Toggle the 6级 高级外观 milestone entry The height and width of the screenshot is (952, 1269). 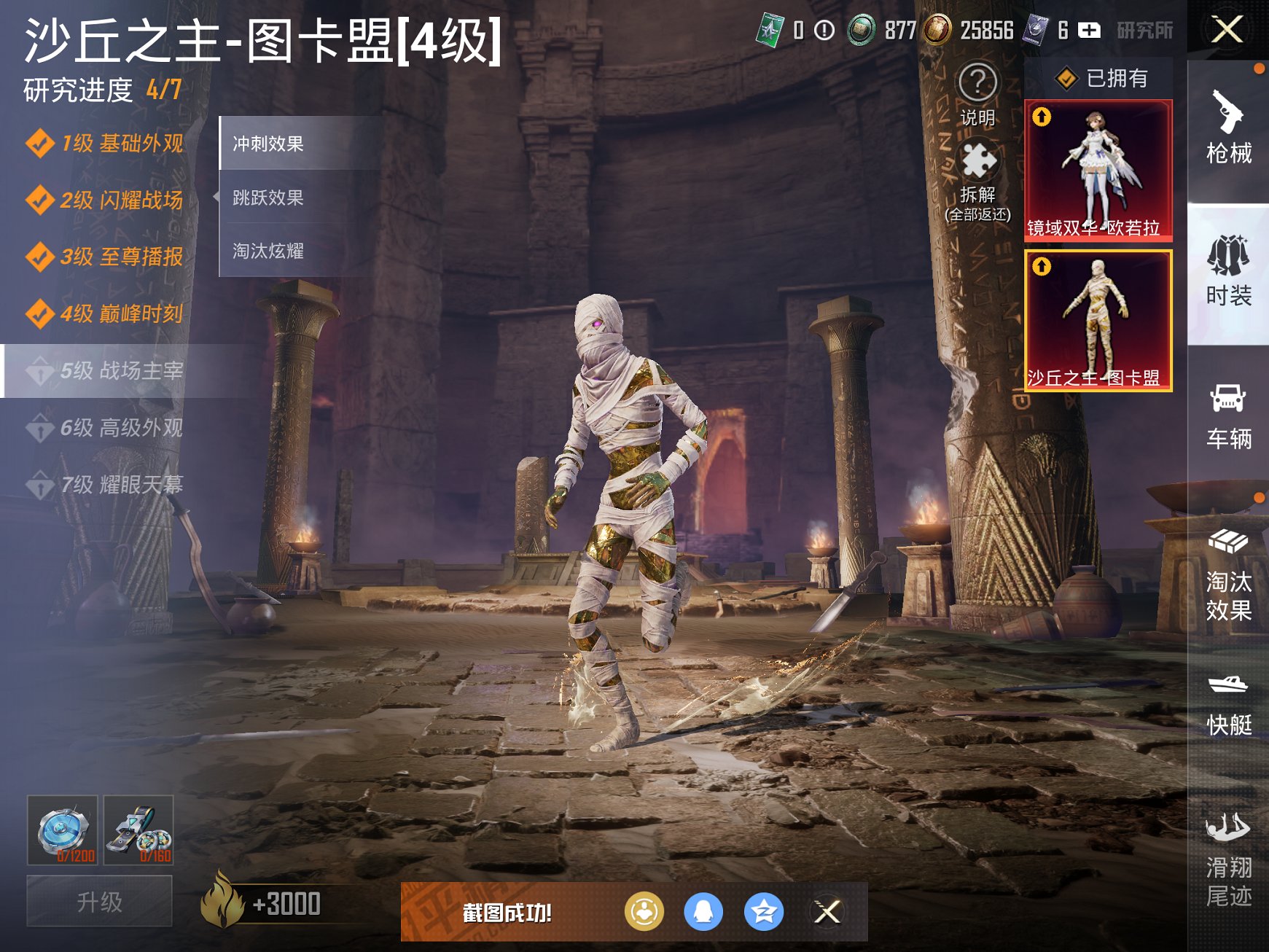pyautogui.click(x=109, y=426)
